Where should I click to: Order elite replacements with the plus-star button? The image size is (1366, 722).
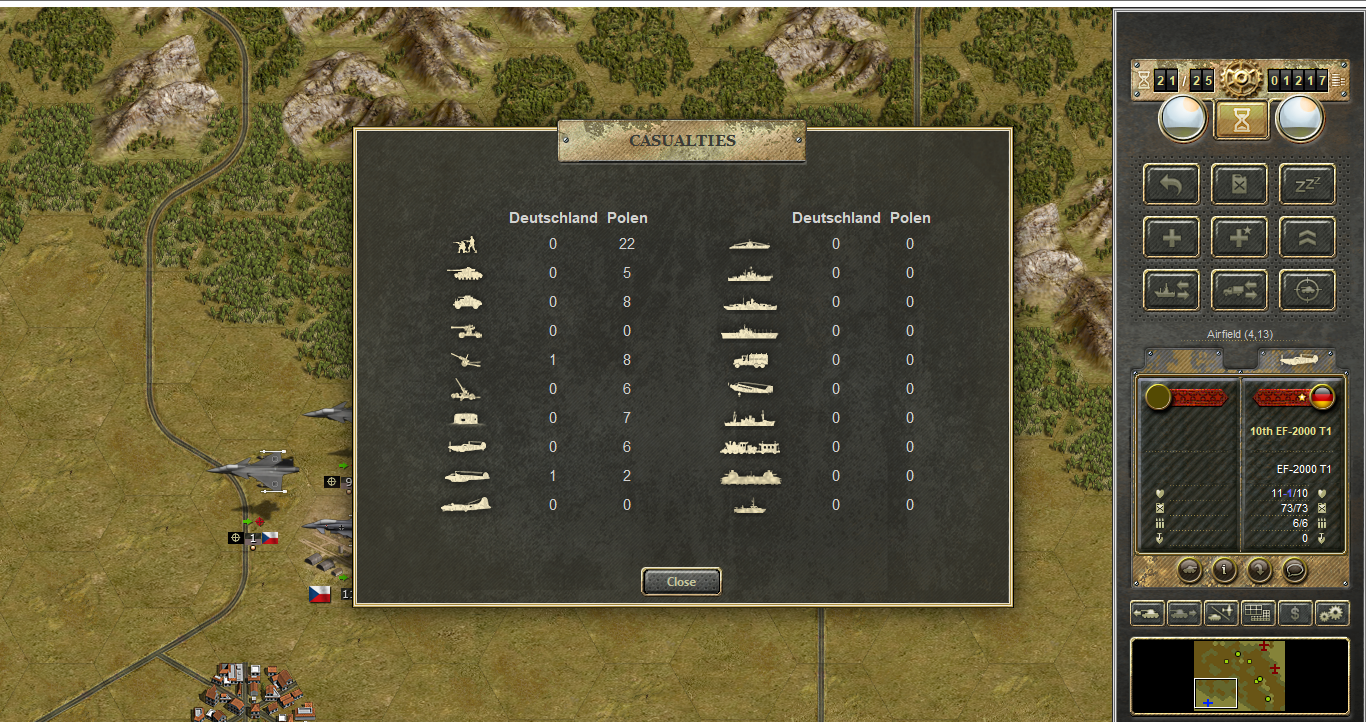[x=1239, y=237]
